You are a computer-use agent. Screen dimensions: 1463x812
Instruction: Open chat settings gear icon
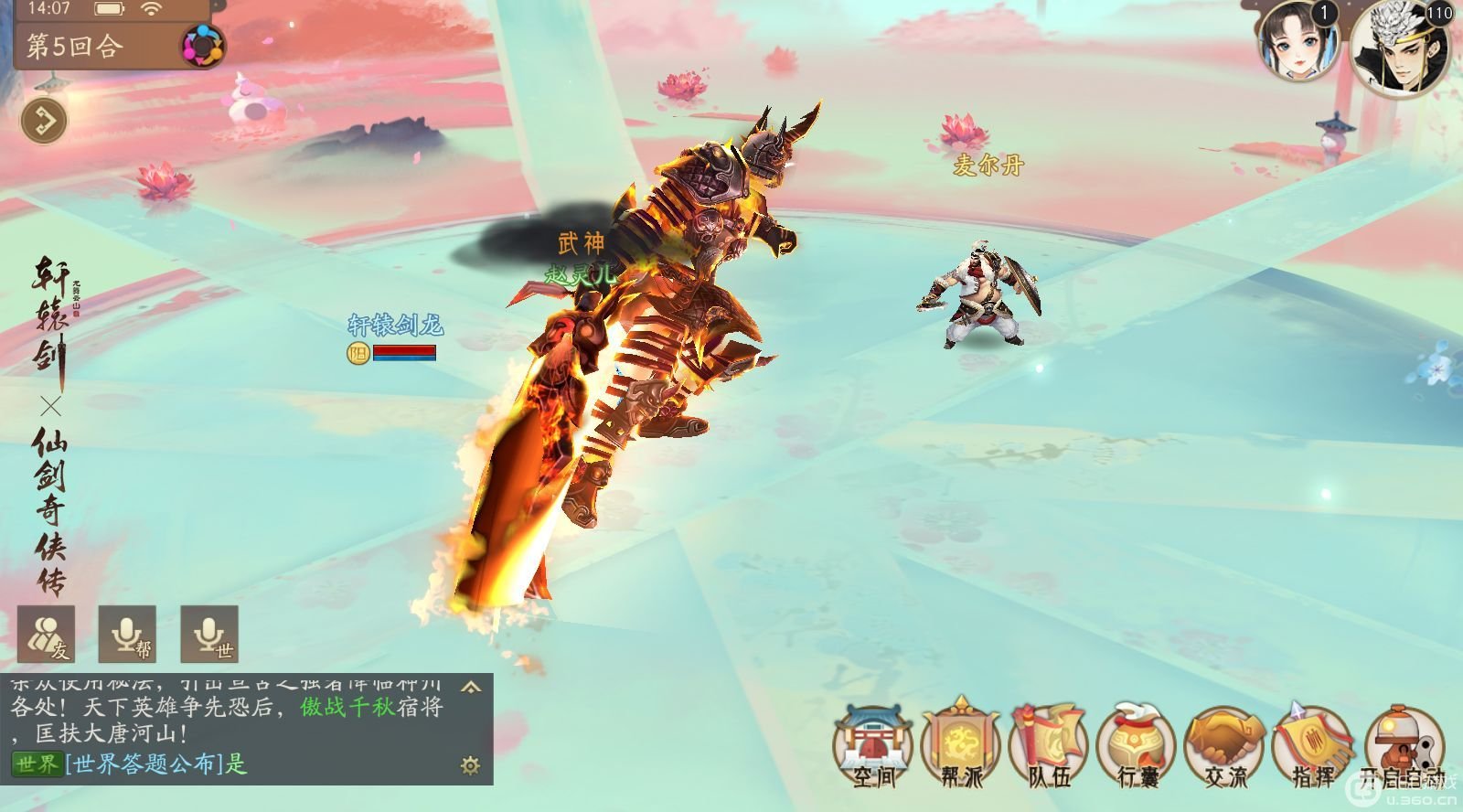click(470, 765)
